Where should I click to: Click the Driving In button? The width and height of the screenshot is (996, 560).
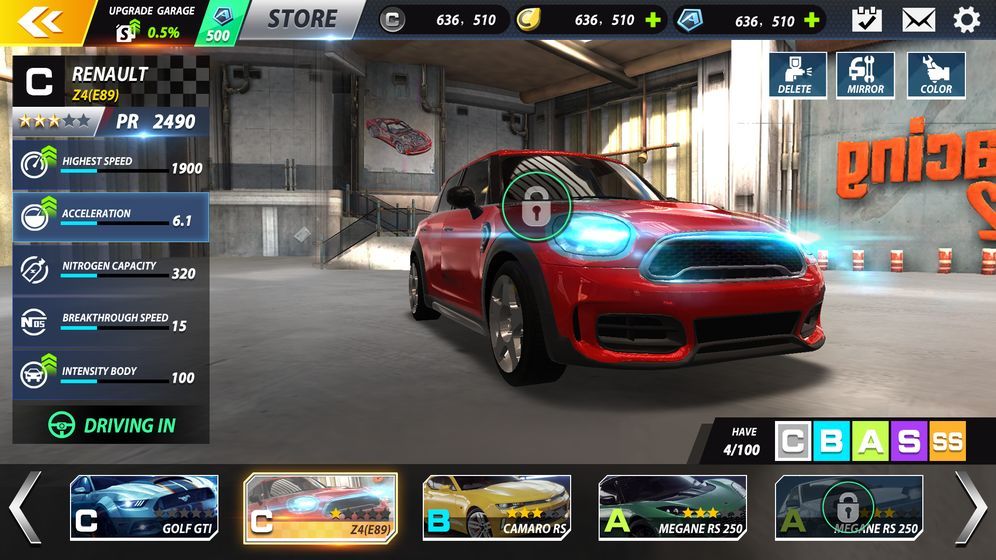click(x=111, y=424)
